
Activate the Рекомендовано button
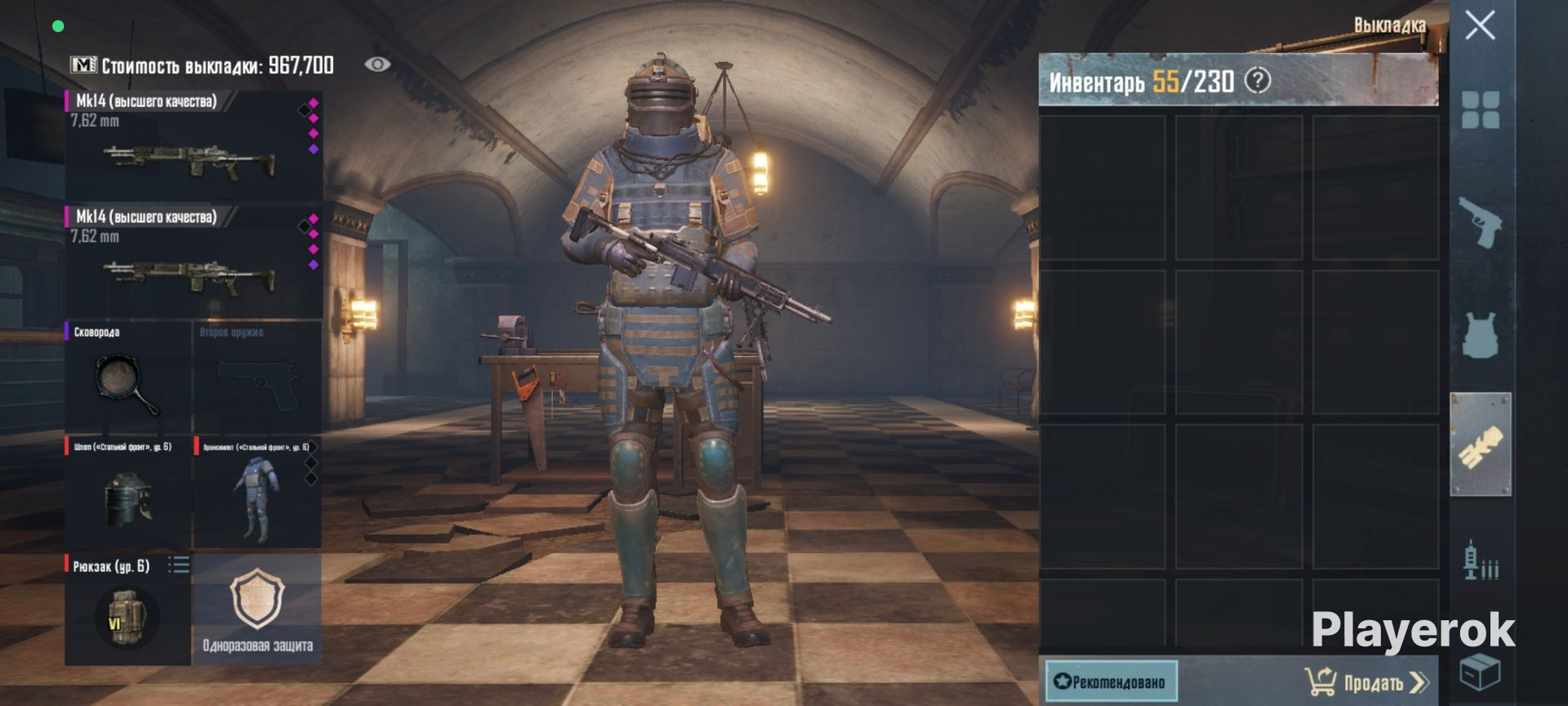(1111, 681)
